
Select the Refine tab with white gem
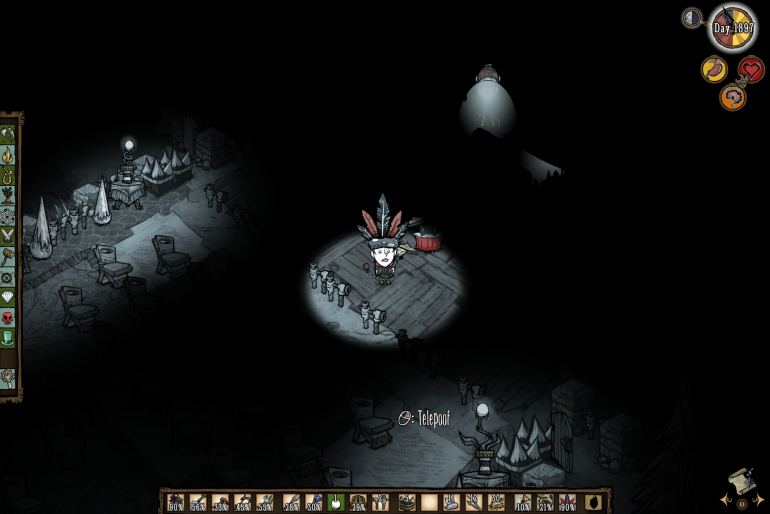[x=8, y=297]
